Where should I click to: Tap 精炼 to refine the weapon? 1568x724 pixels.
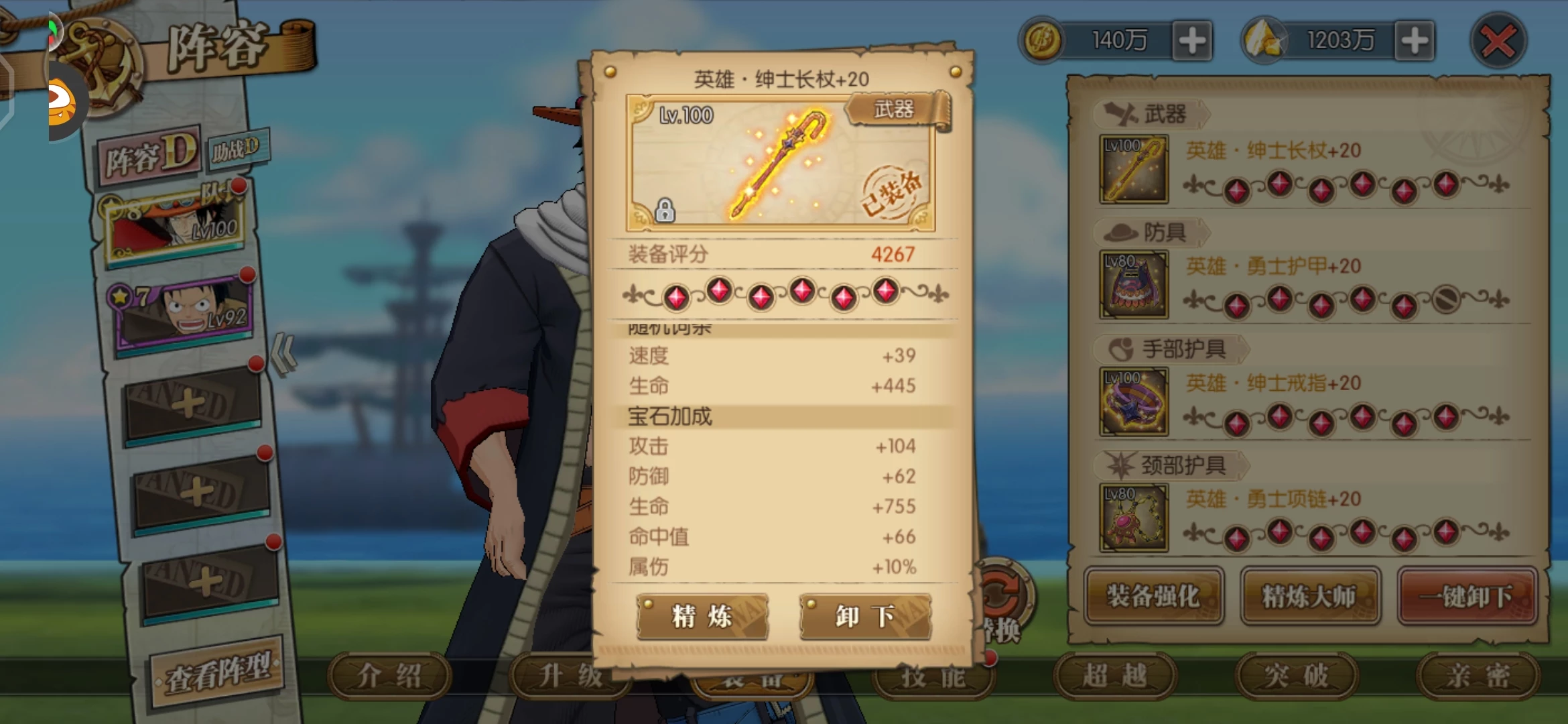tap(702, 616)
